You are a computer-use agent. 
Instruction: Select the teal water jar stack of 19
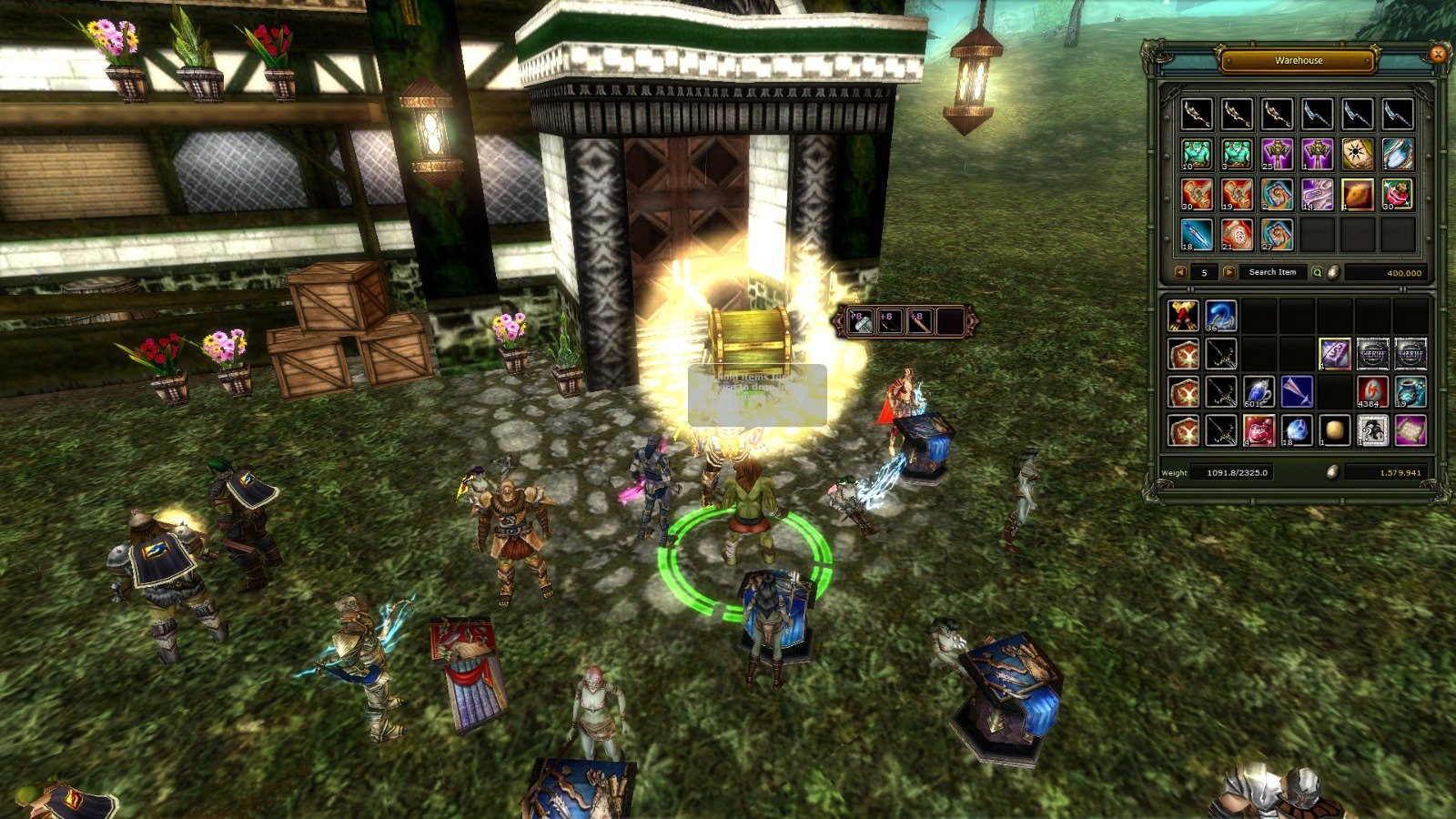[x=1410, y=391]
